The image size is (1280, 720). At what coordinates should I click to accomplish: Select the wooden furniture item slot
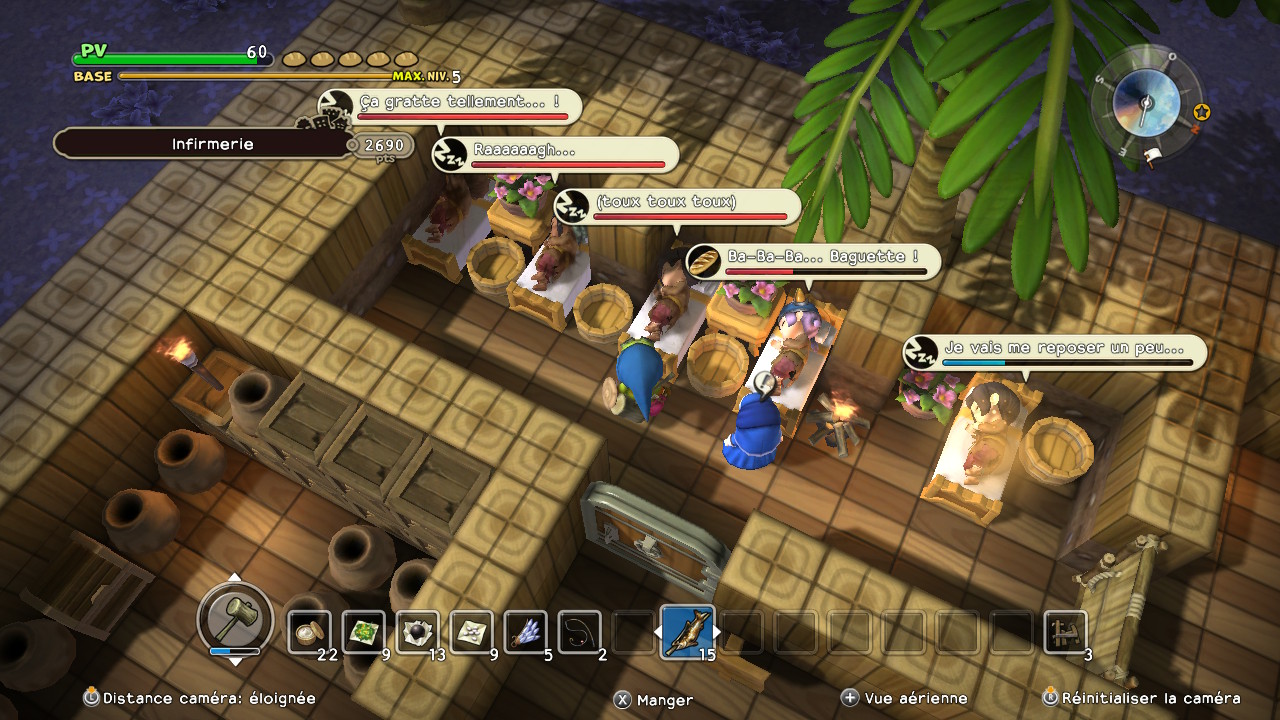pyautogui.click(x=1065, y=632)
